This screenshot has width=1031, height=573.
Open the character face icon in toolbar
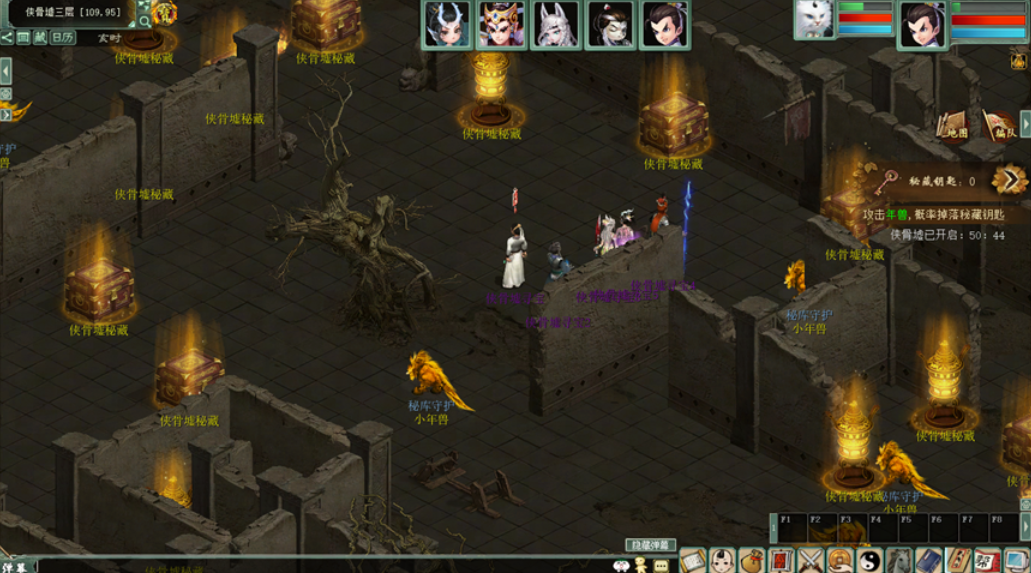pos(722,561)
